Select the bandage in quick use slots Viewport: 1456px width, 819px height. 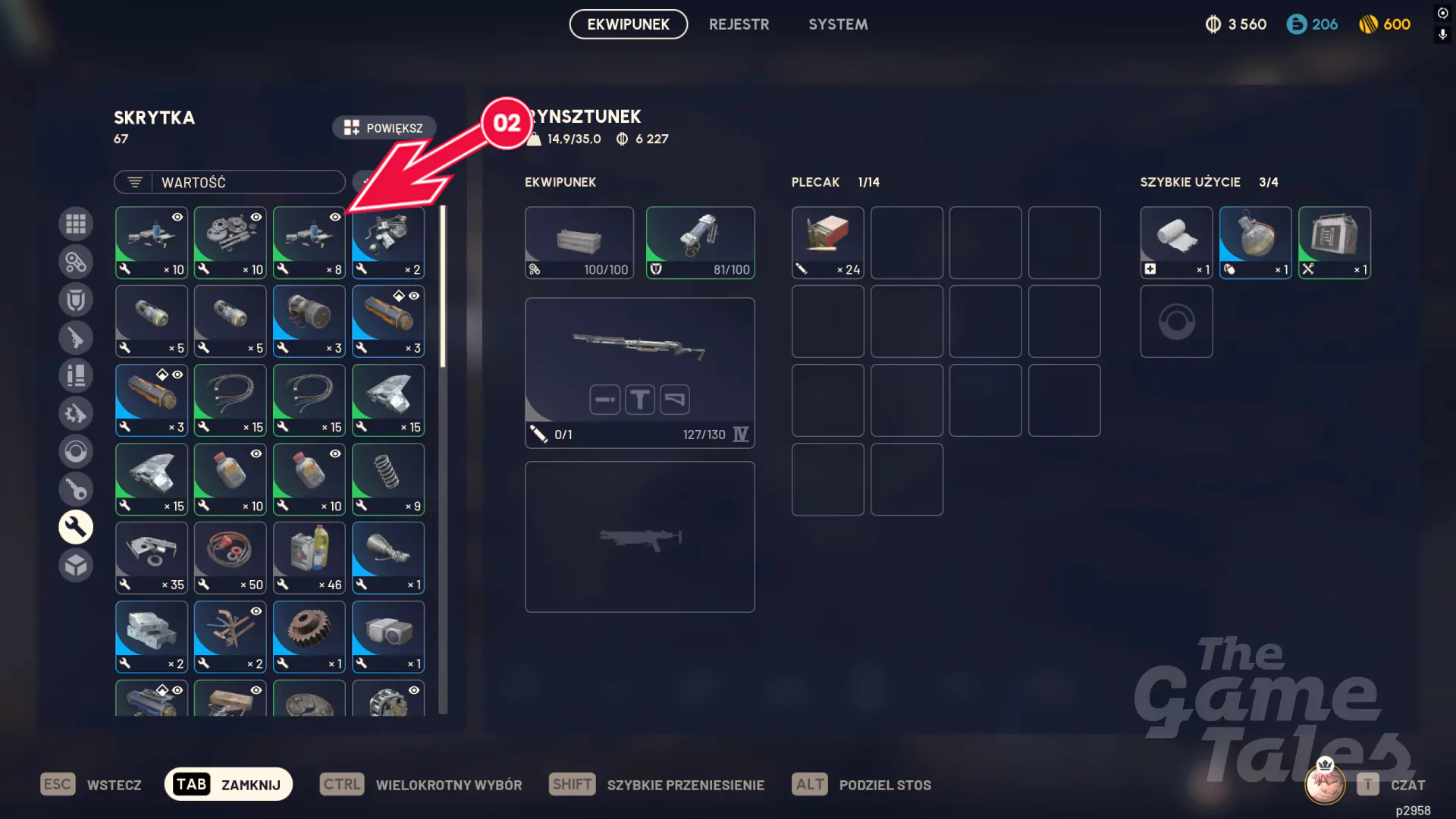tap(1176, 241)
